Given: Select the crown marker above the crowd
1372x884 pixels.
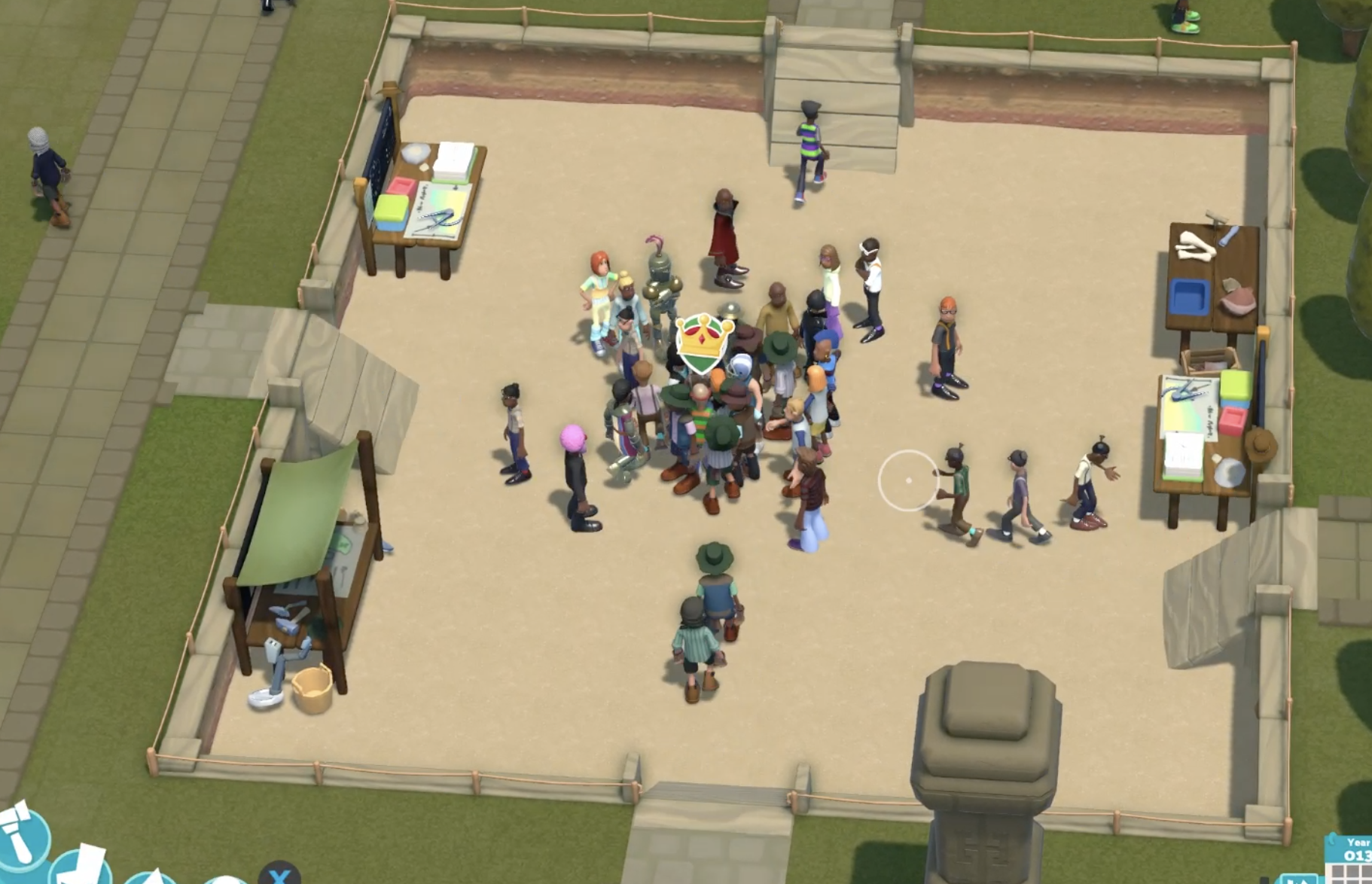Looking at the screenshot, I should pyautogui.click(x=703, y=343).
